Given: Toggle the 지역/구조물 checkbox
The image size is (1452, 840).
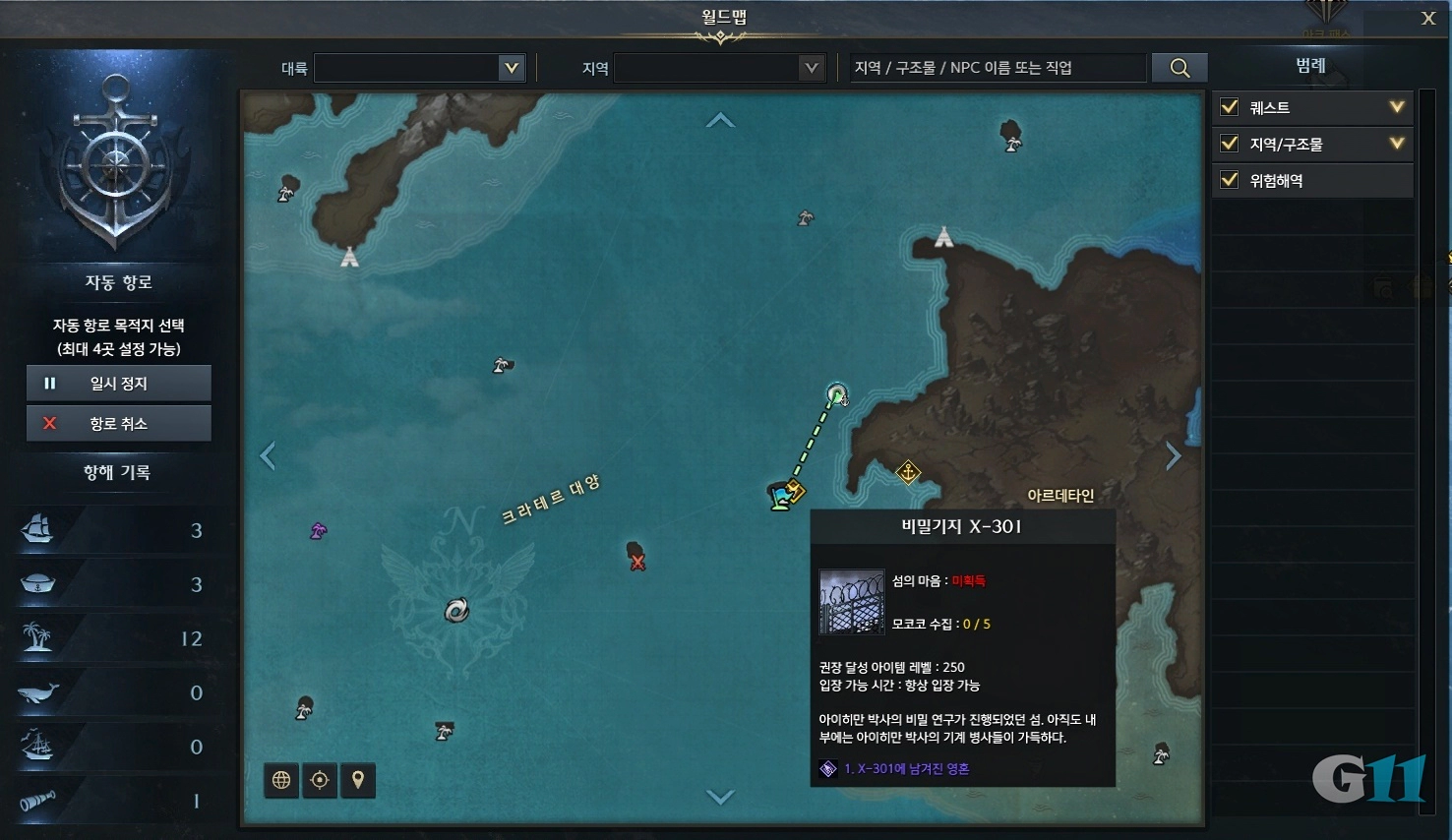Looking at the screenshot, I should [x=1229, y=144].
